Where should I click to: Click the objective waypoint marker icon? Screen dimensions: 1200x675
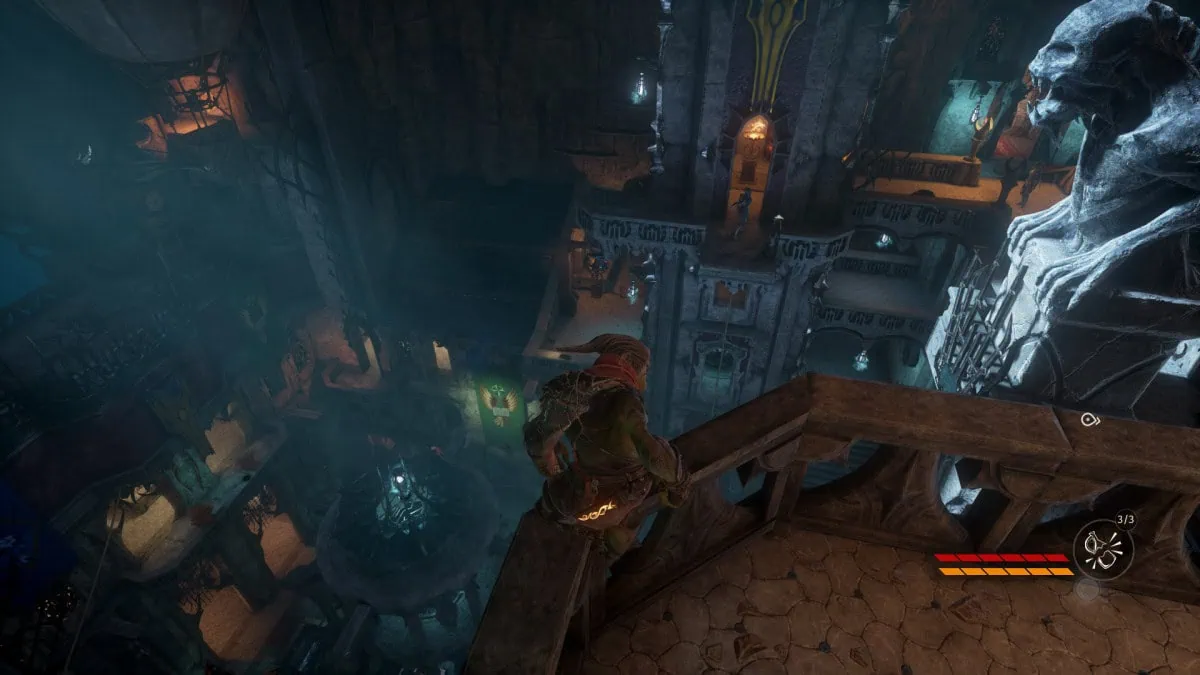1089,420
